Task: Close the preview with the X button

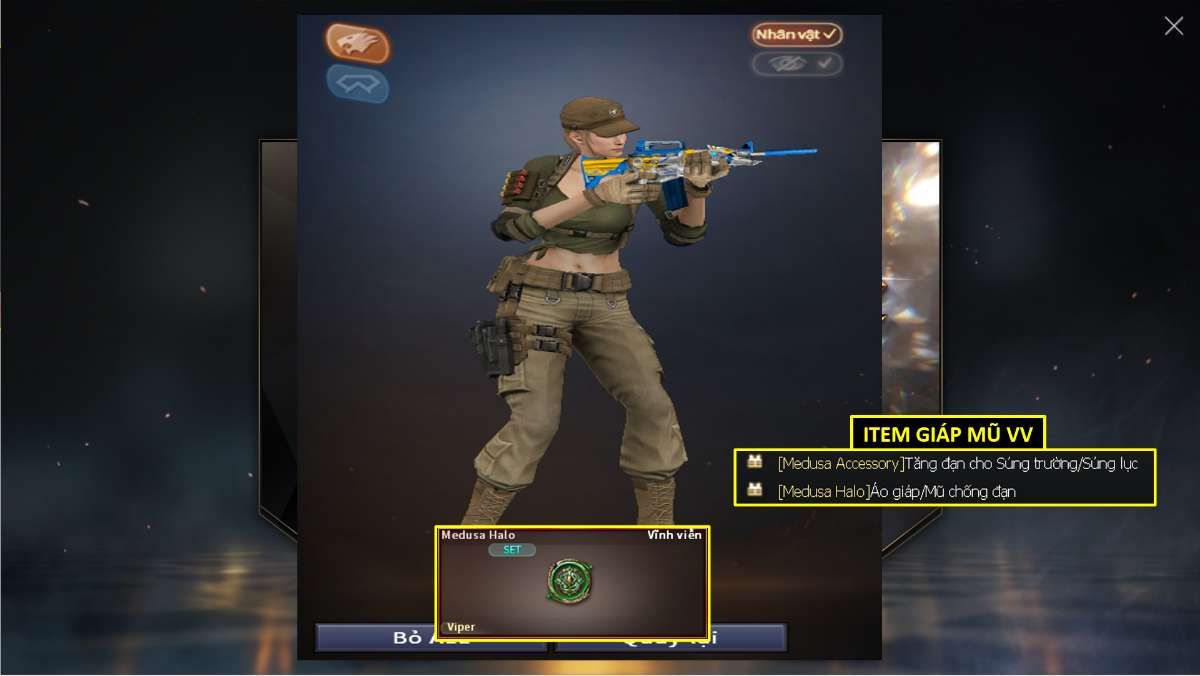Action: click(1173, 26)
